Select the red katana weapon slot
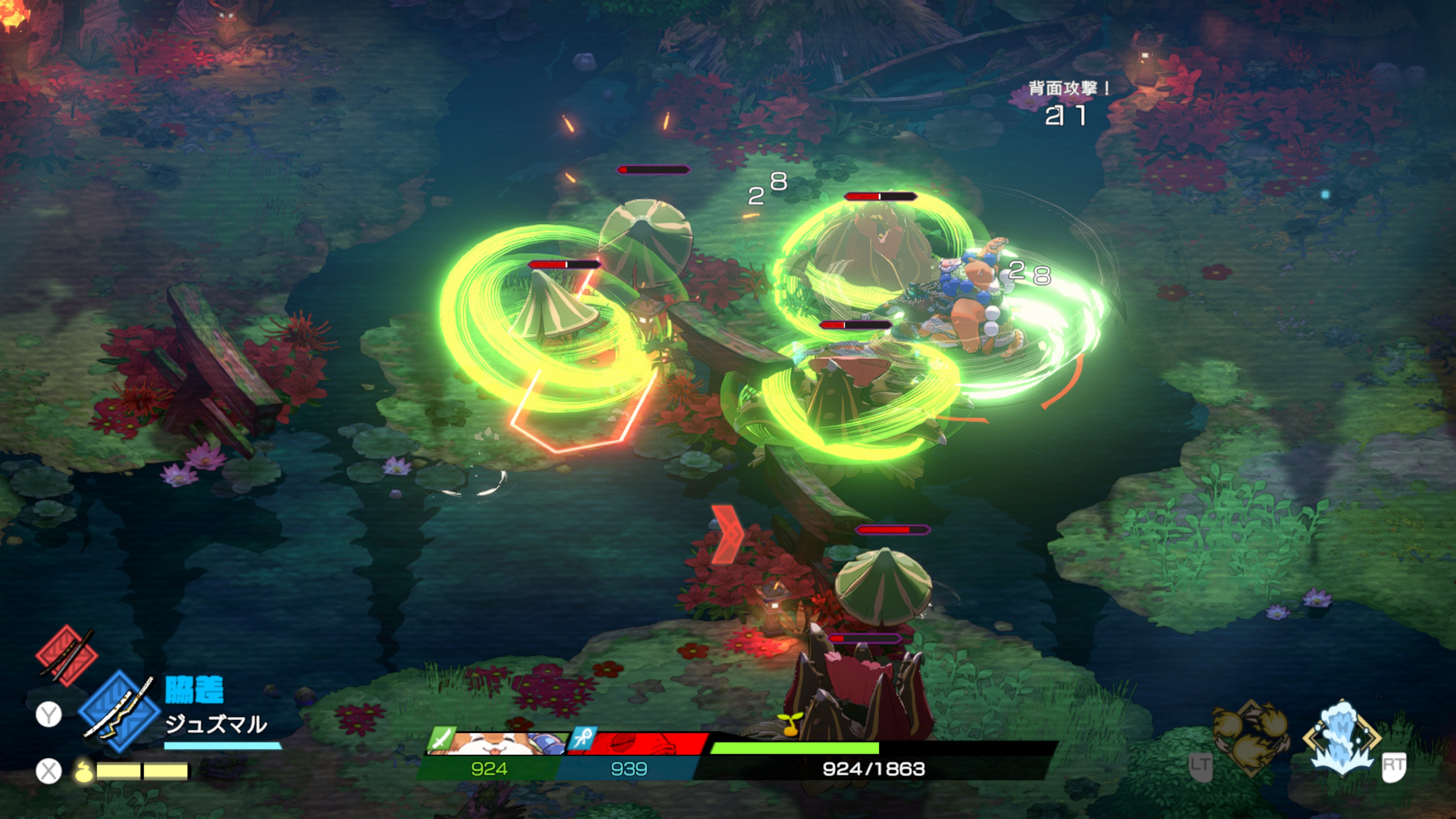Viewport: 1456px width, 819px height. click(x=66, y=656)
